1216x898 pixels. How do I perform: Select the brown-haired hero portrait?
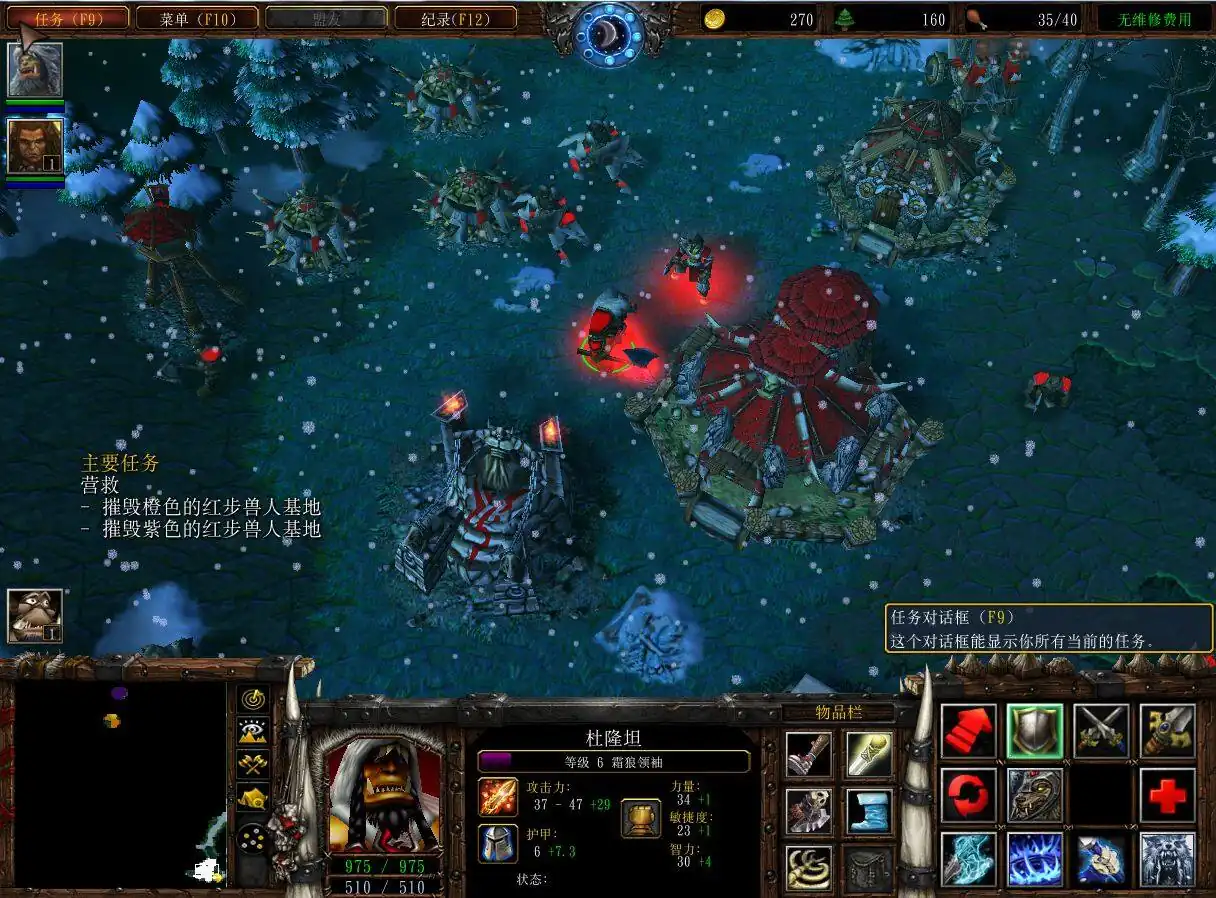(36, 146)
